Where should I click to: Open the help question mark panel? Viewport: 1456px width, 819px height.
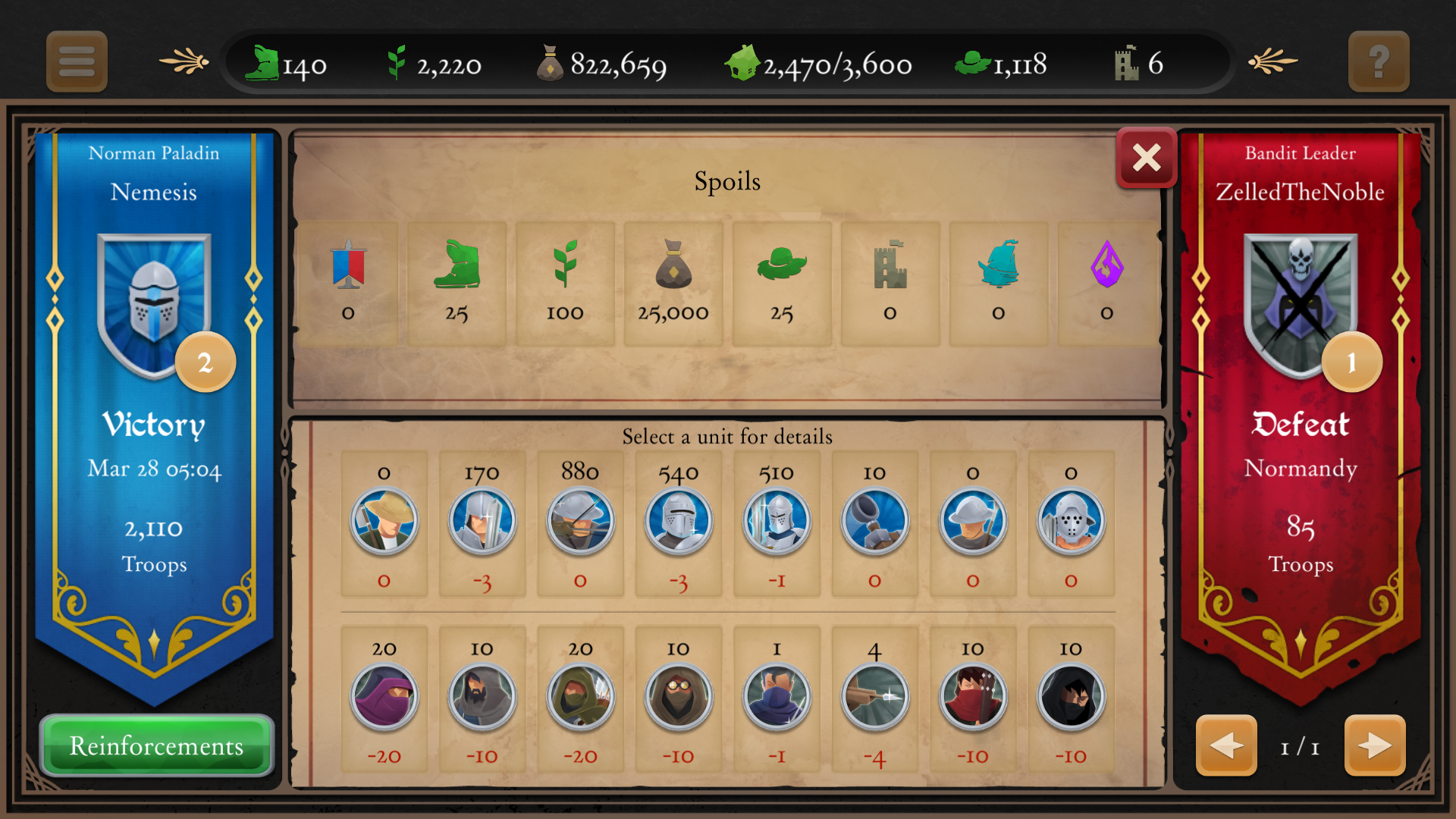point(1379,61)
